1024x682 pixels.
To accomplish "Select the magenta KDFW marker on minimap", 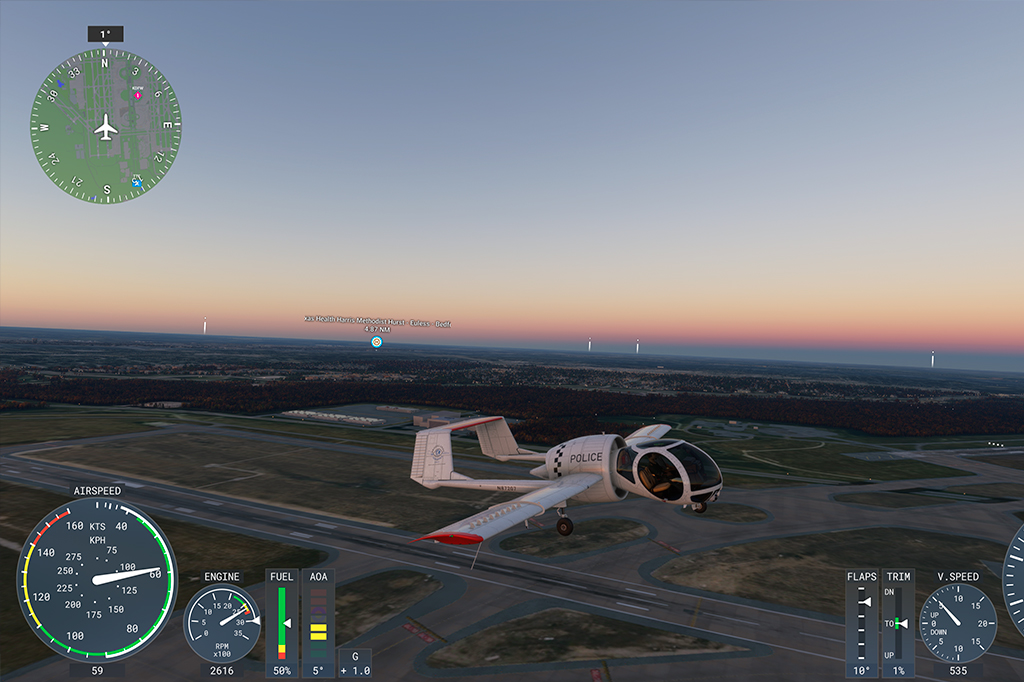I will tap(138, 94).
